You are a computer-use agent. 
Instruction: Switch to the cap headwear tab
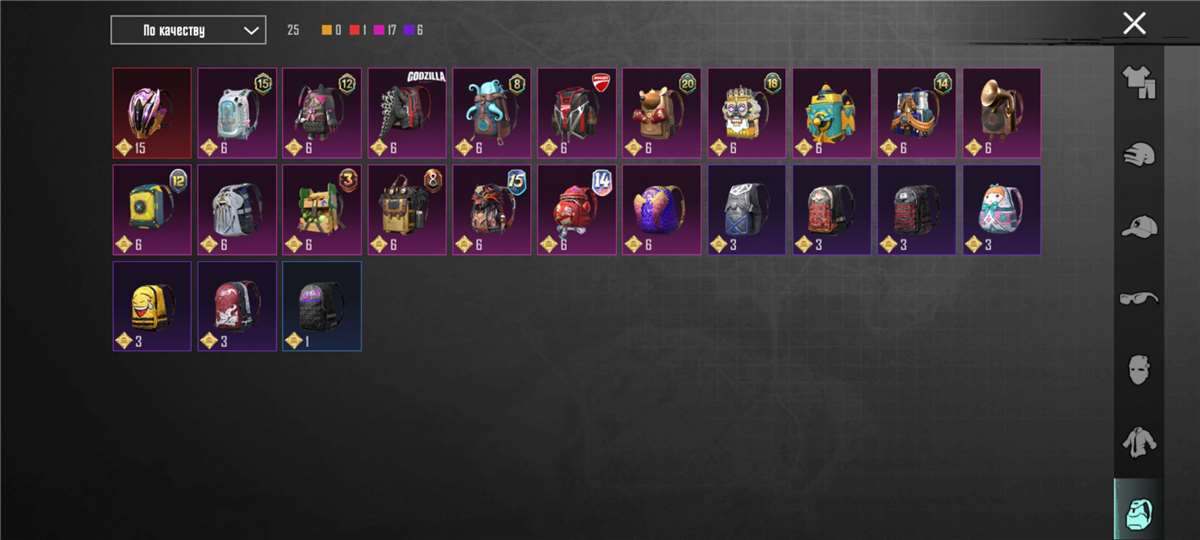[1138, 227]
